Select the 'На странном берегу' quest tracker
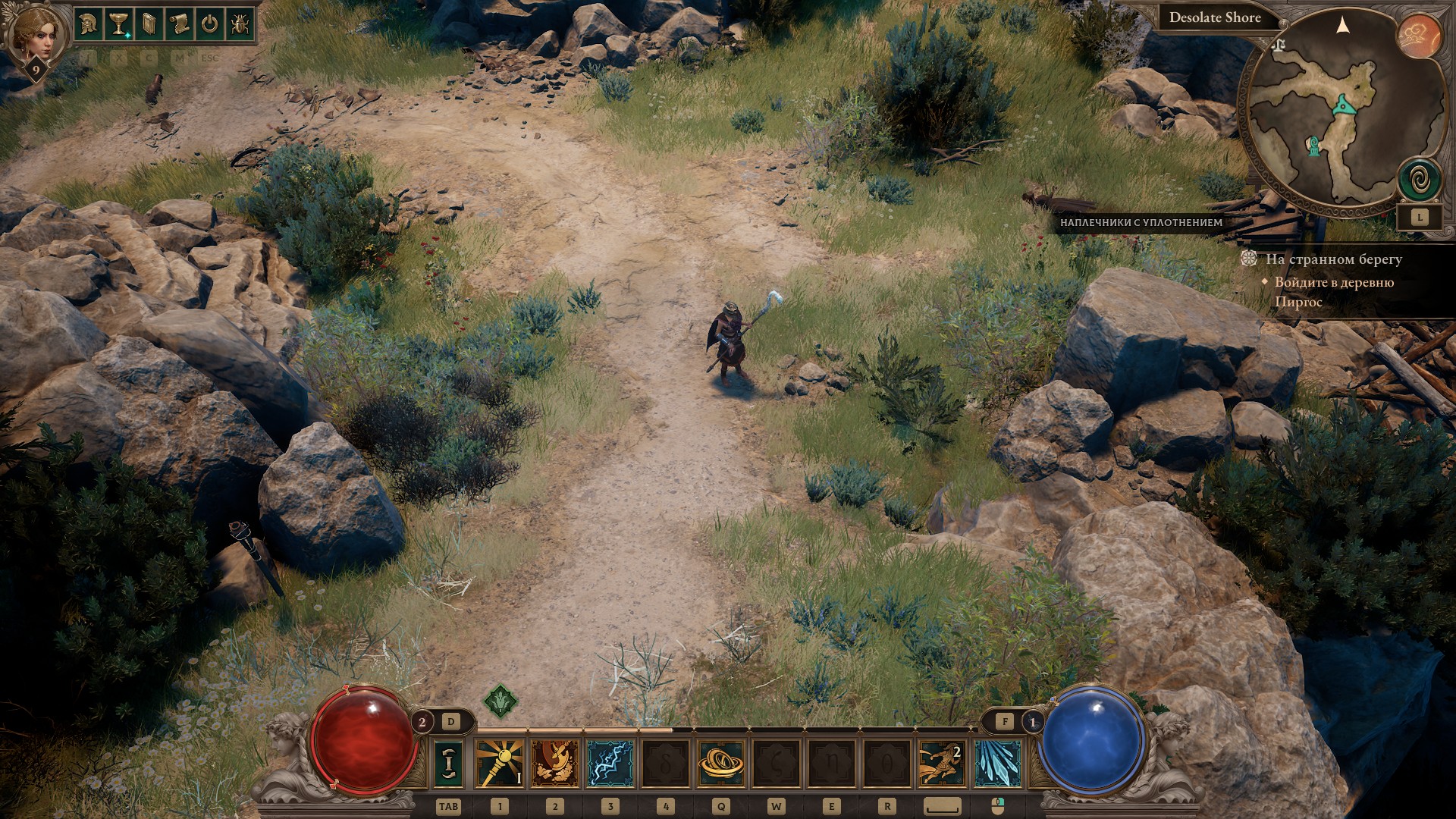 [1333, 259]
